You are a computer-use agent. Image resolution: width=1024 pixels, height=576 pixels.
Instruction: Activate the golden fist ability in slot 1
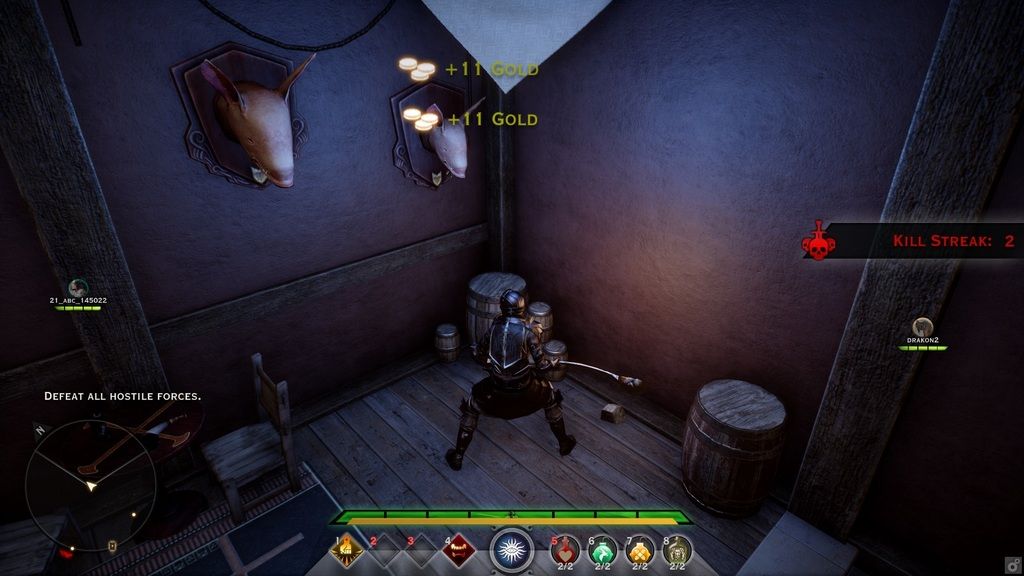pyautogui.click(x=348, y=549)
